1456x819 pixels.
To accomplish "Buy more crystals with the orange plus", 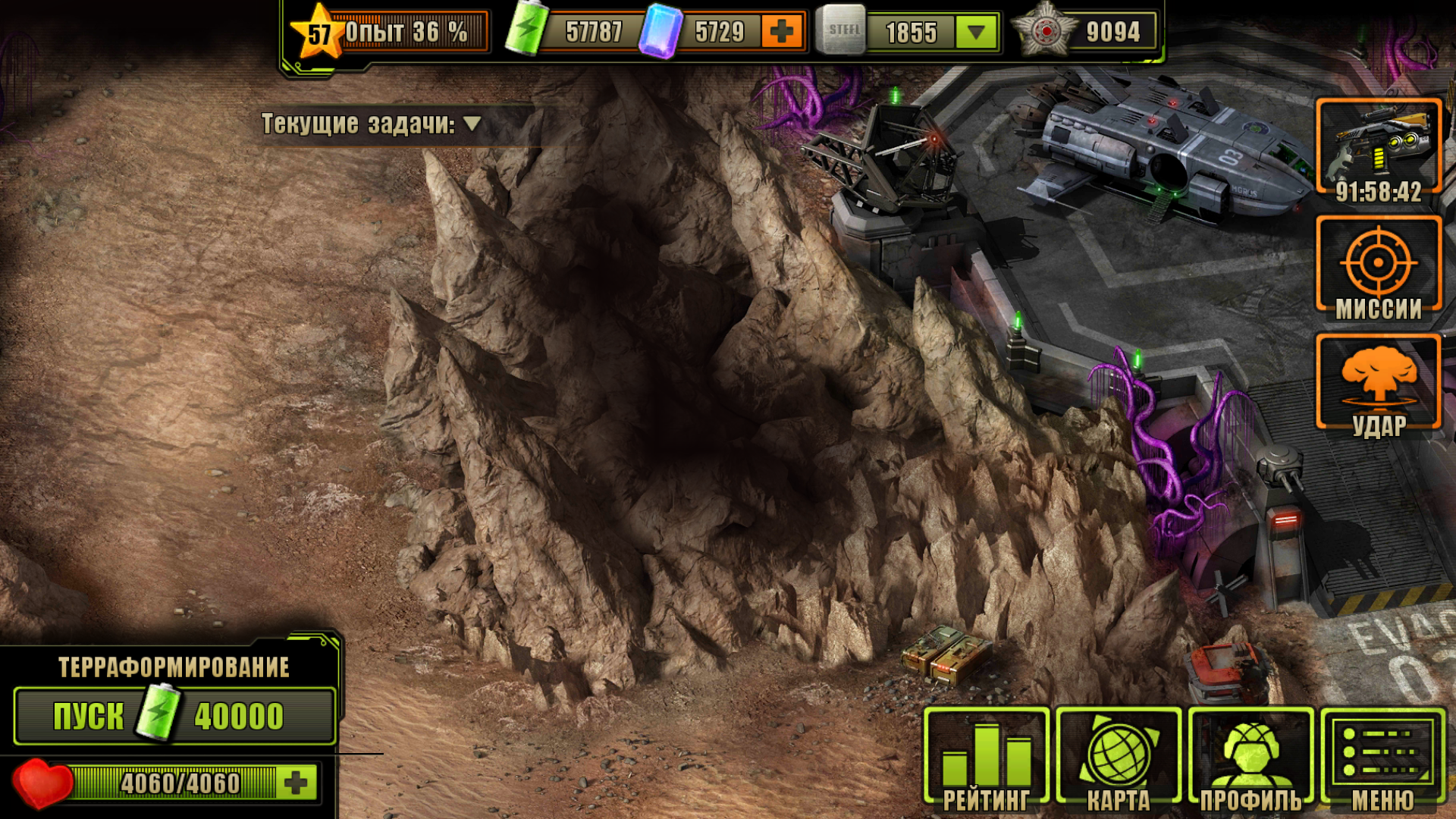I will tap(781, 32).
